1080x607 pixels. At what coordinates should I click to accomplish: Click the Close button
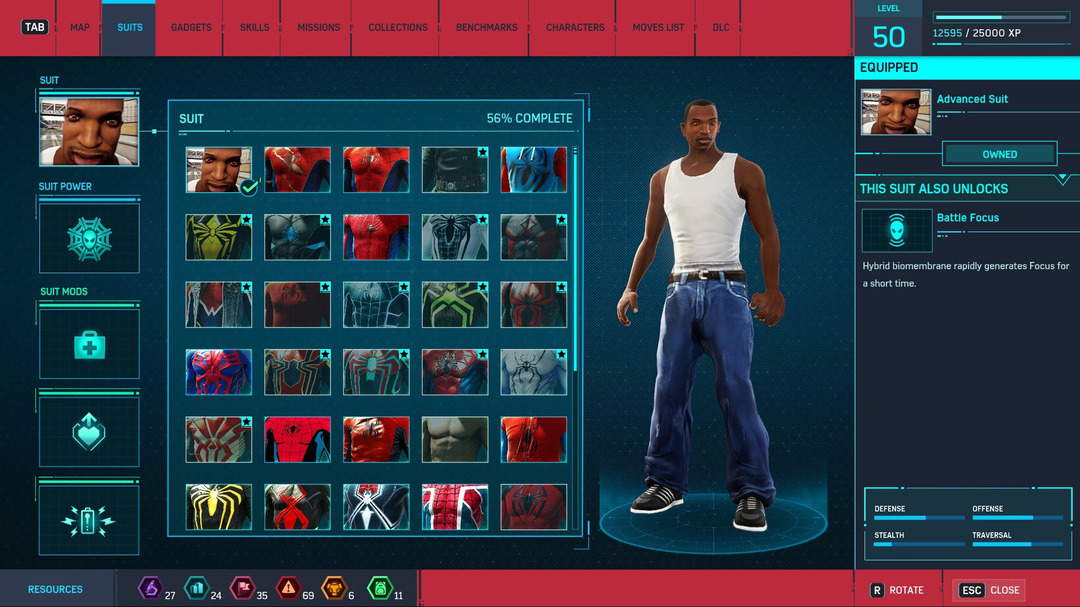point(990,590)
